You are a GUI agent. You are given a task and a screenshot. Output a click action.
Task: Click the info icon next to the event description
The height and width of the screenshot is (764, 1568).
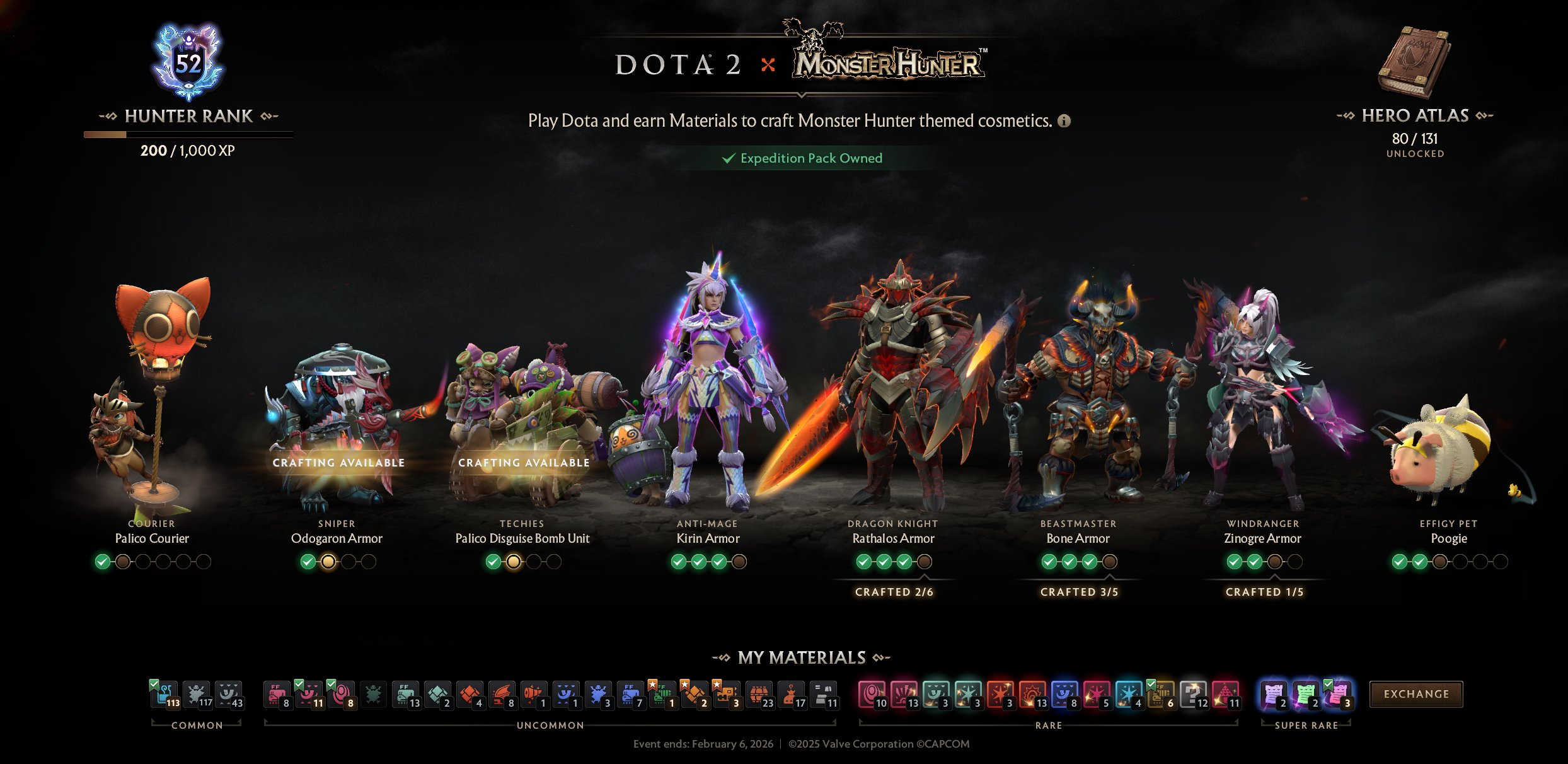1064,122
